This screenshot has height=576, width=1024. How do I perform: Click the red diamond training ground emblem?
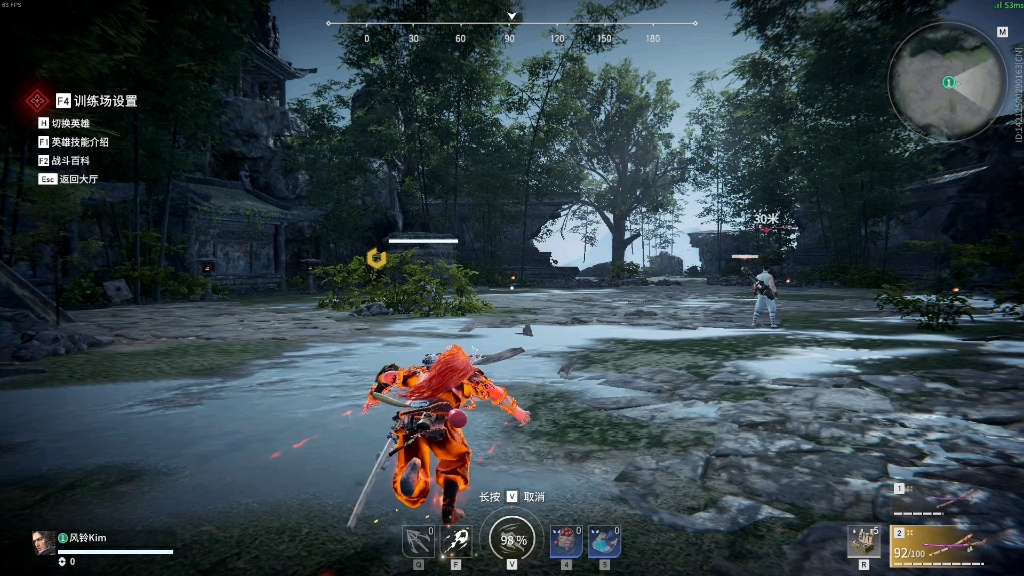tap(38, 100)
